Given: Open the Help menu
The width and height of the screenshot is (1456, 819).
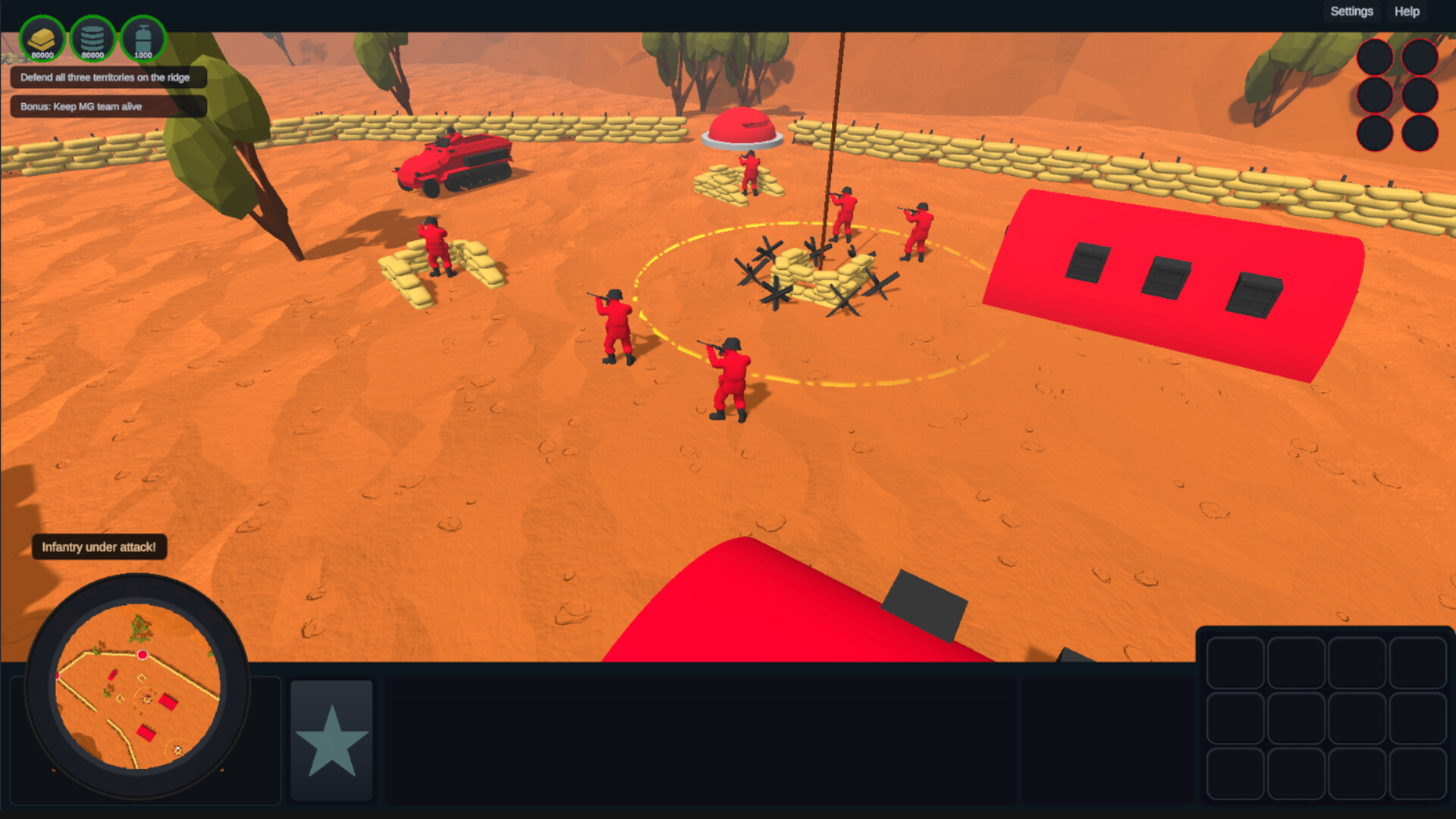Looking at the screenshot, I should pyautogui.click(x=1407, y=11).
